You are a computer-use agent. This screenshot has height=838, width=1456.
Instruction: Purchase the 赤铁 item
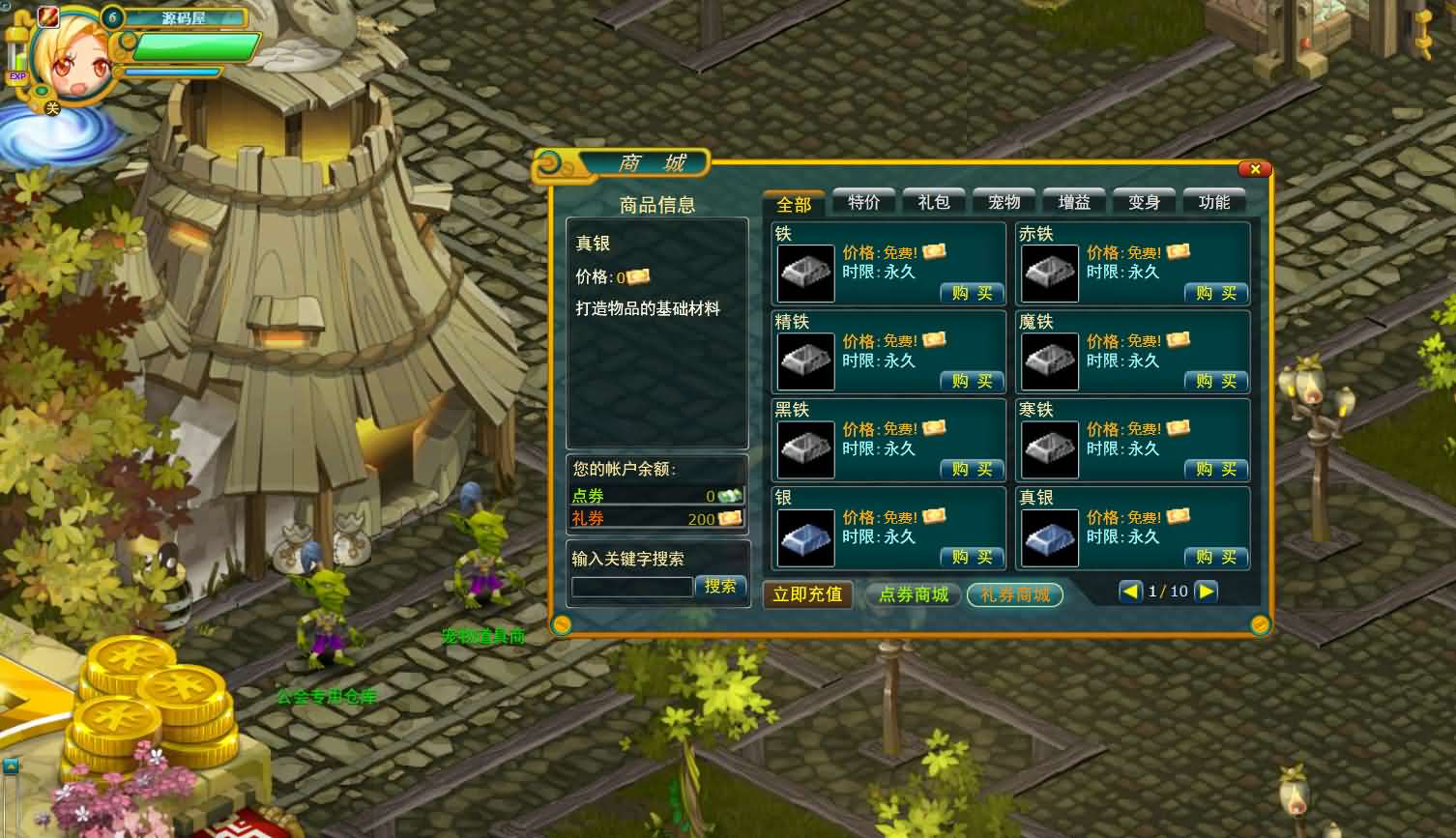pyautogui.click(x=1216, y=293)
